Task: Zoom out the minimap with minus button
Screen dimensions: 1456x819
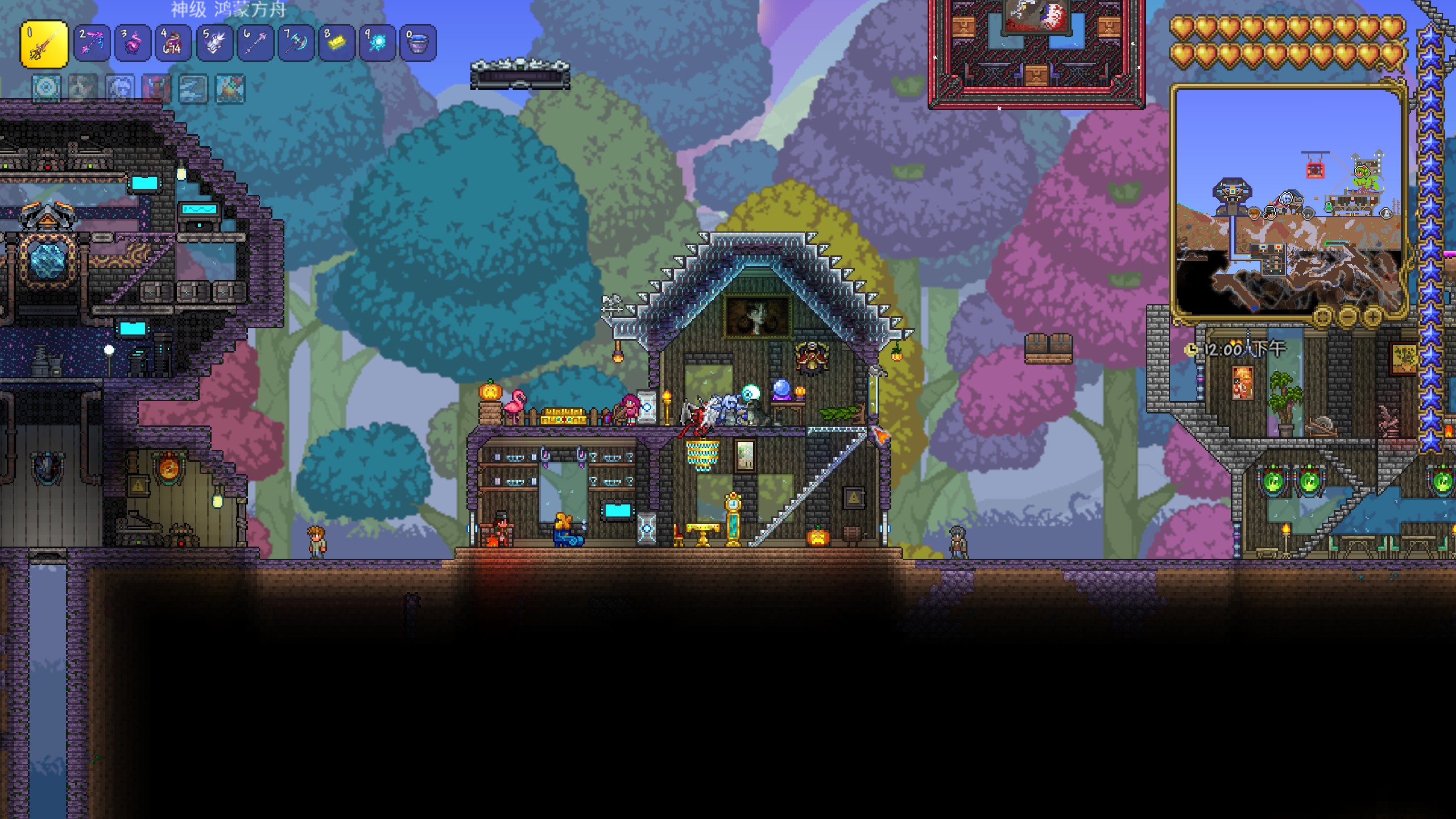Action: pos(1347,316)
